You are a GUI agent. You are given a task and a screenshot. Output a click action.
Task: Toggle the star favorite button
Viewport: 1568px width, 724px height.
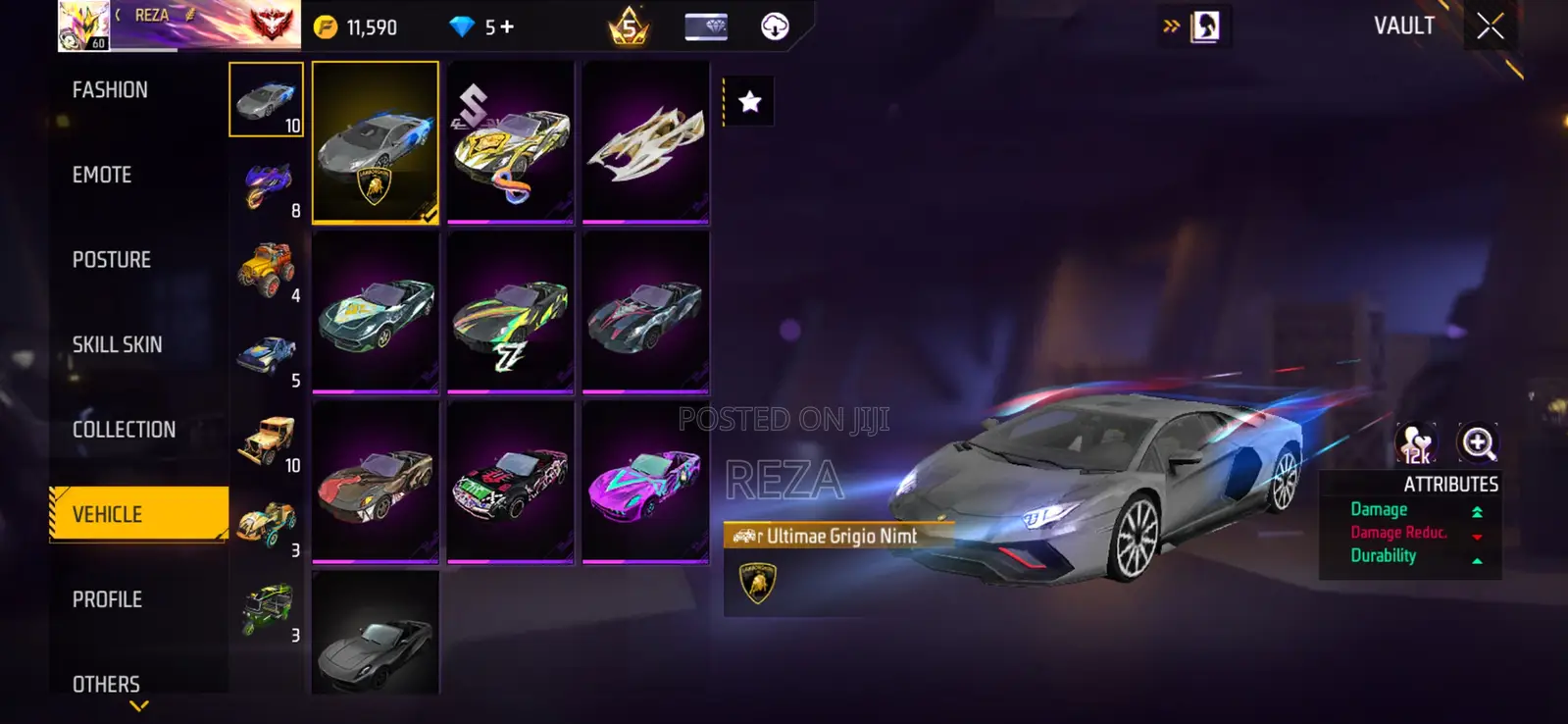(749, 99)
